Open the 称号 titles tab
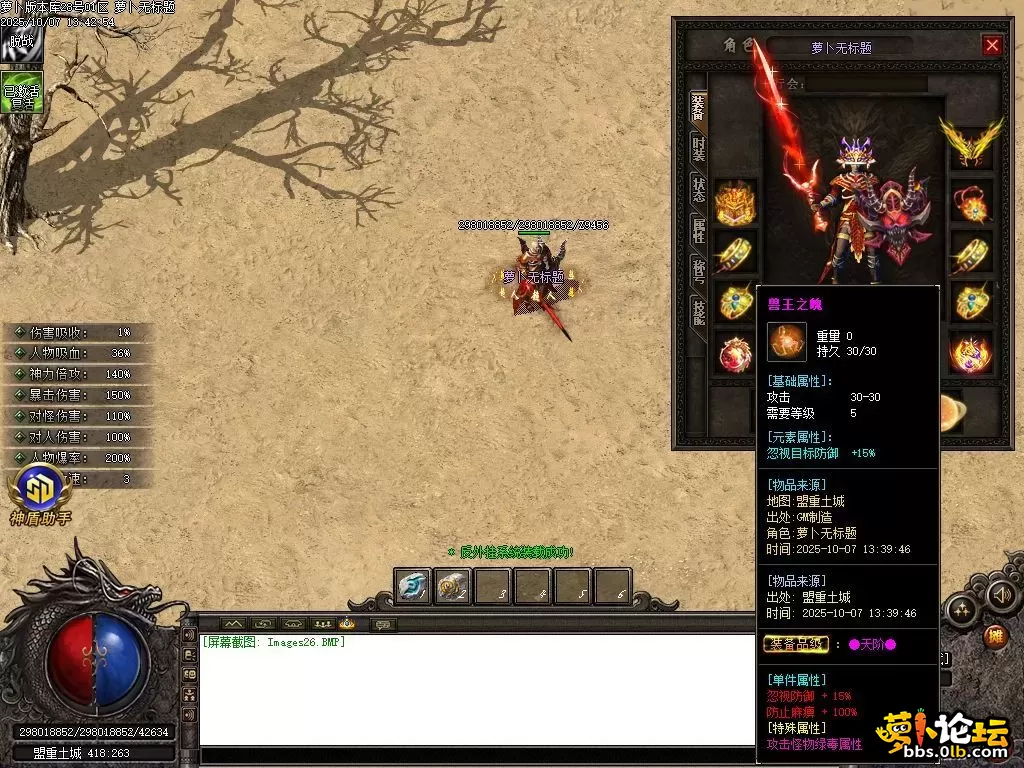 pyautogui.click(x=698, y=270)
